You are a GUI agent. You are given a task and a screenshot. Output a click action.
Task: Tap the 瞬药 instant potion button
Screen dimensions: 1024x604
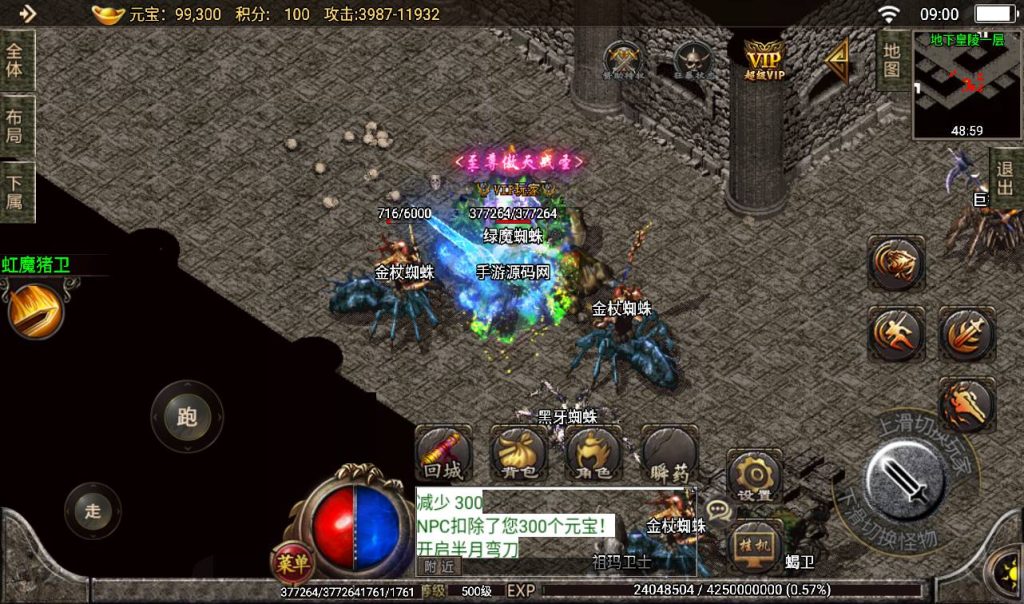coord(670,454)
